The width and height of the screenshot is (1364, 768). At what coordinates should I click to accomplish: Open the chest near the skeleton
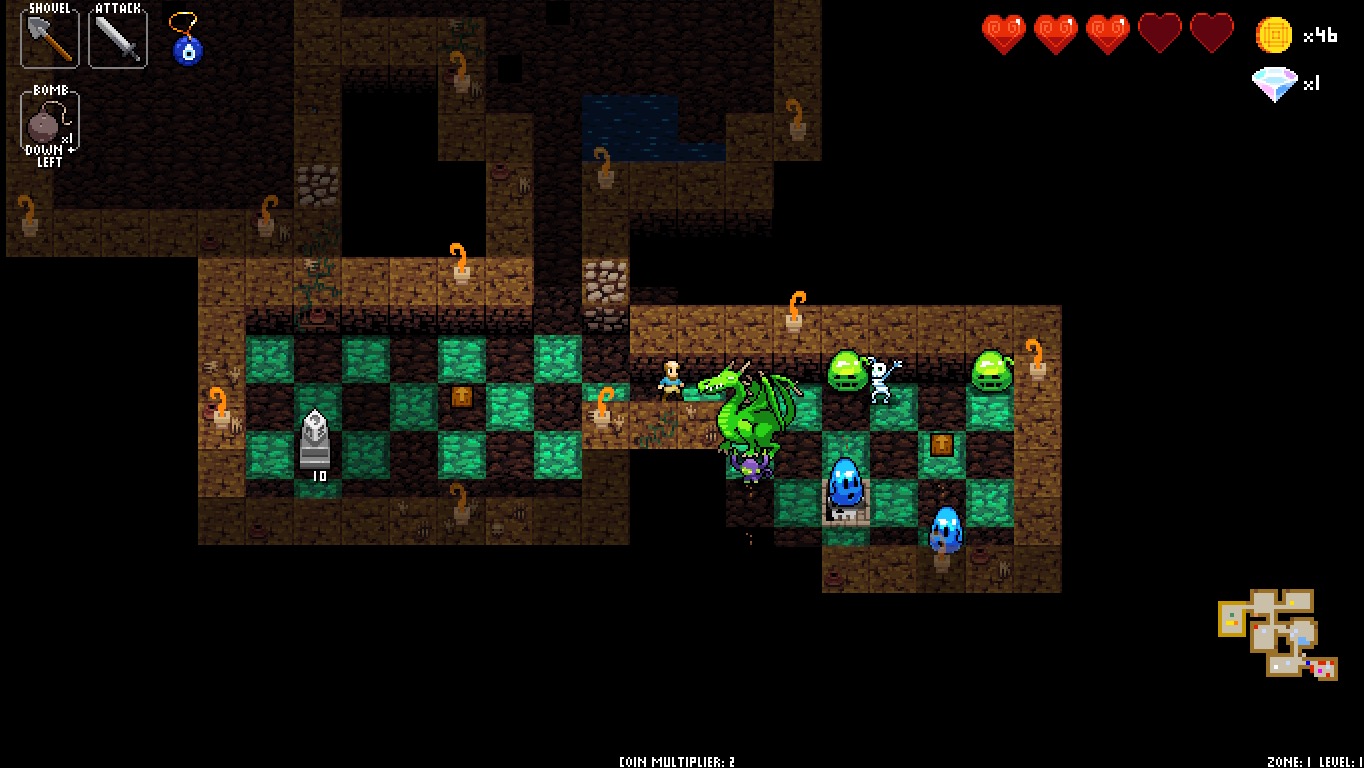click(940, 446)
